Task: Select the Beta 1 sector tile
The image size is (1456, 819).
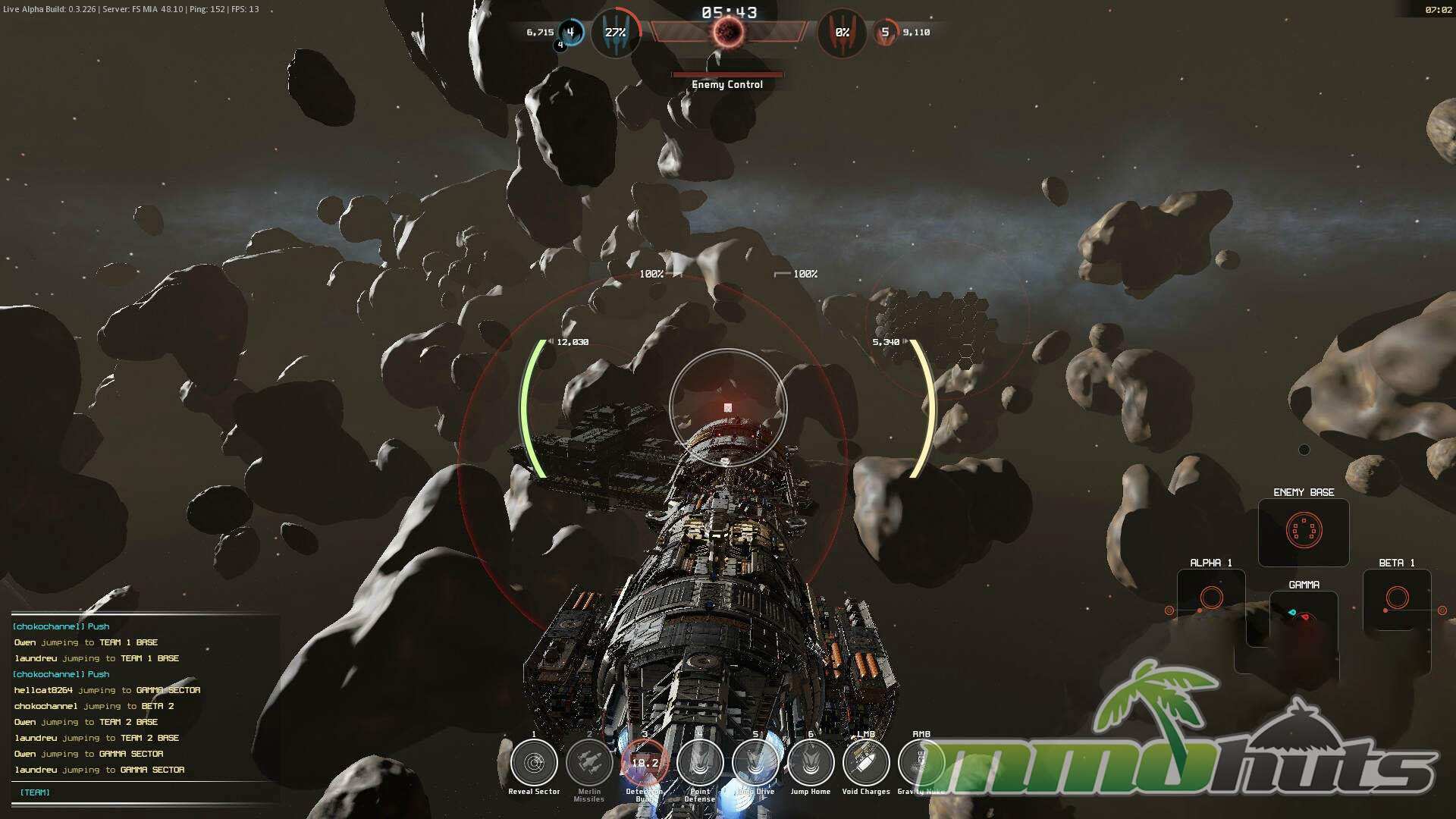Action: coord(1397,598)
